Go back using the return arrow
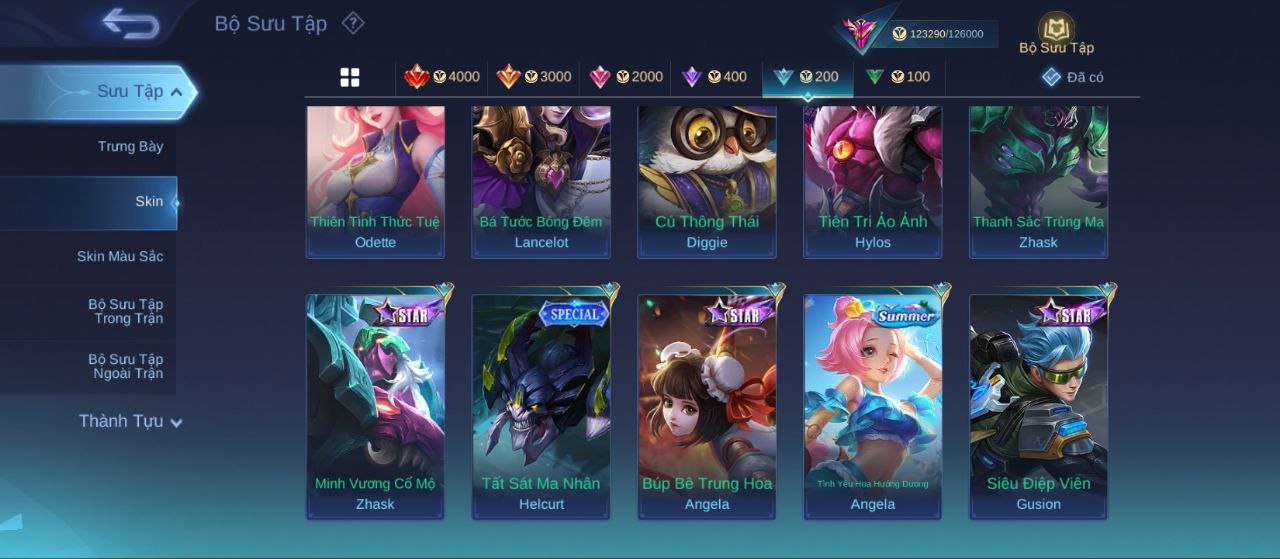 pyautogui.click(x=131, y=23)
